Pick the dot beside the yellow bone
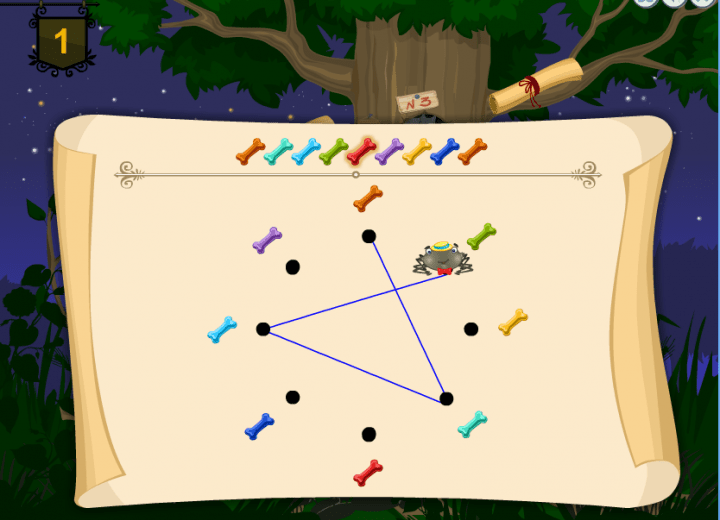The width and height of the screenshot is (720, 520). tap(471, 329)
